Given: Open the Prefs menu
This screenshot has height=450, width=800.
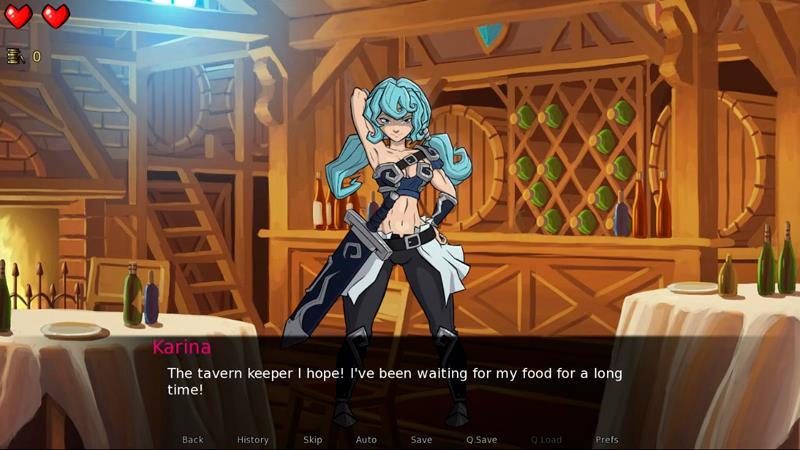Looking at the screenshot, I should [607, 440].
